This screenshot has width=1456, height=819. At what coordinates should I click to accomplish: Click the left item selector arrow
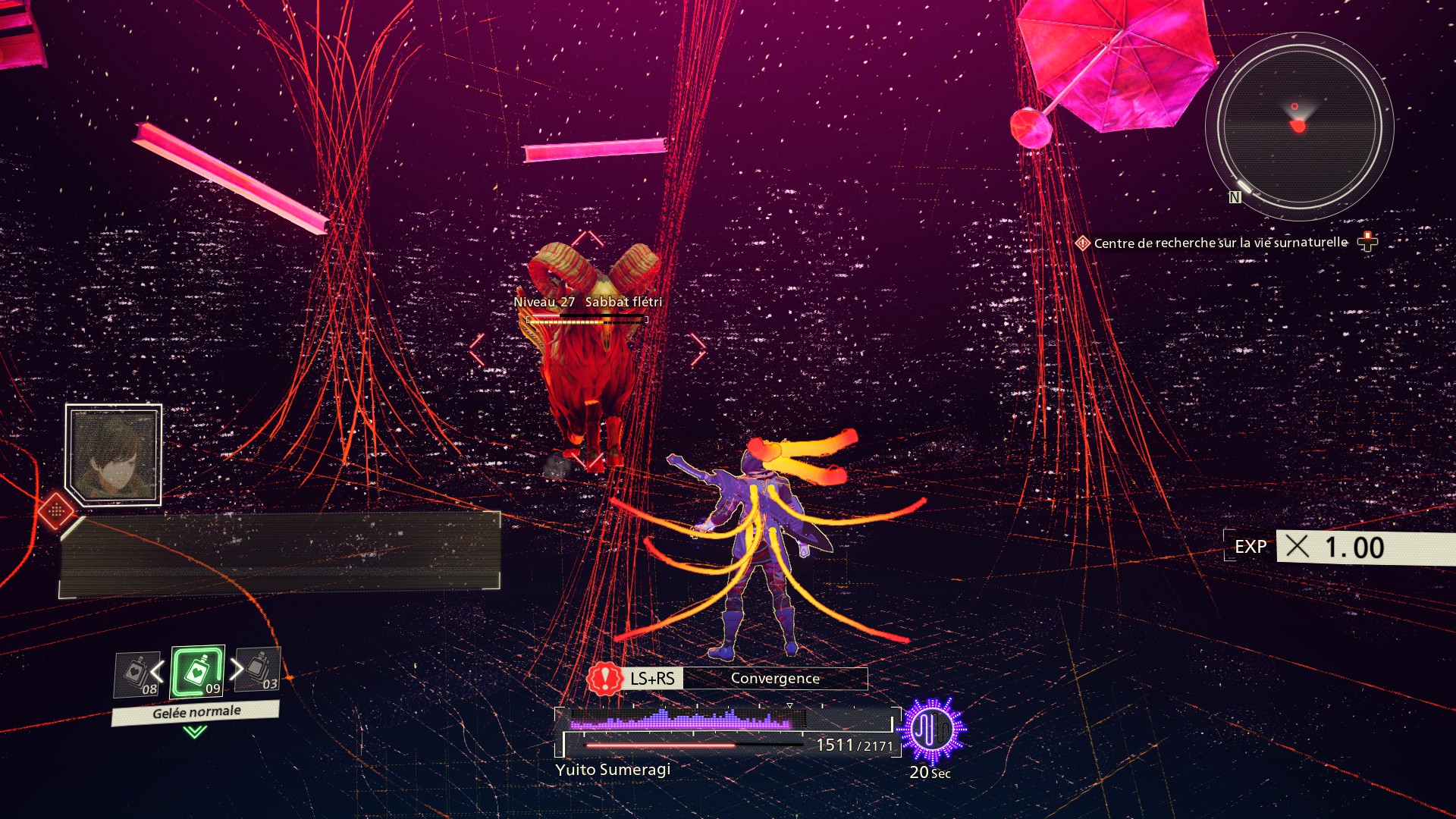[157, 671]
